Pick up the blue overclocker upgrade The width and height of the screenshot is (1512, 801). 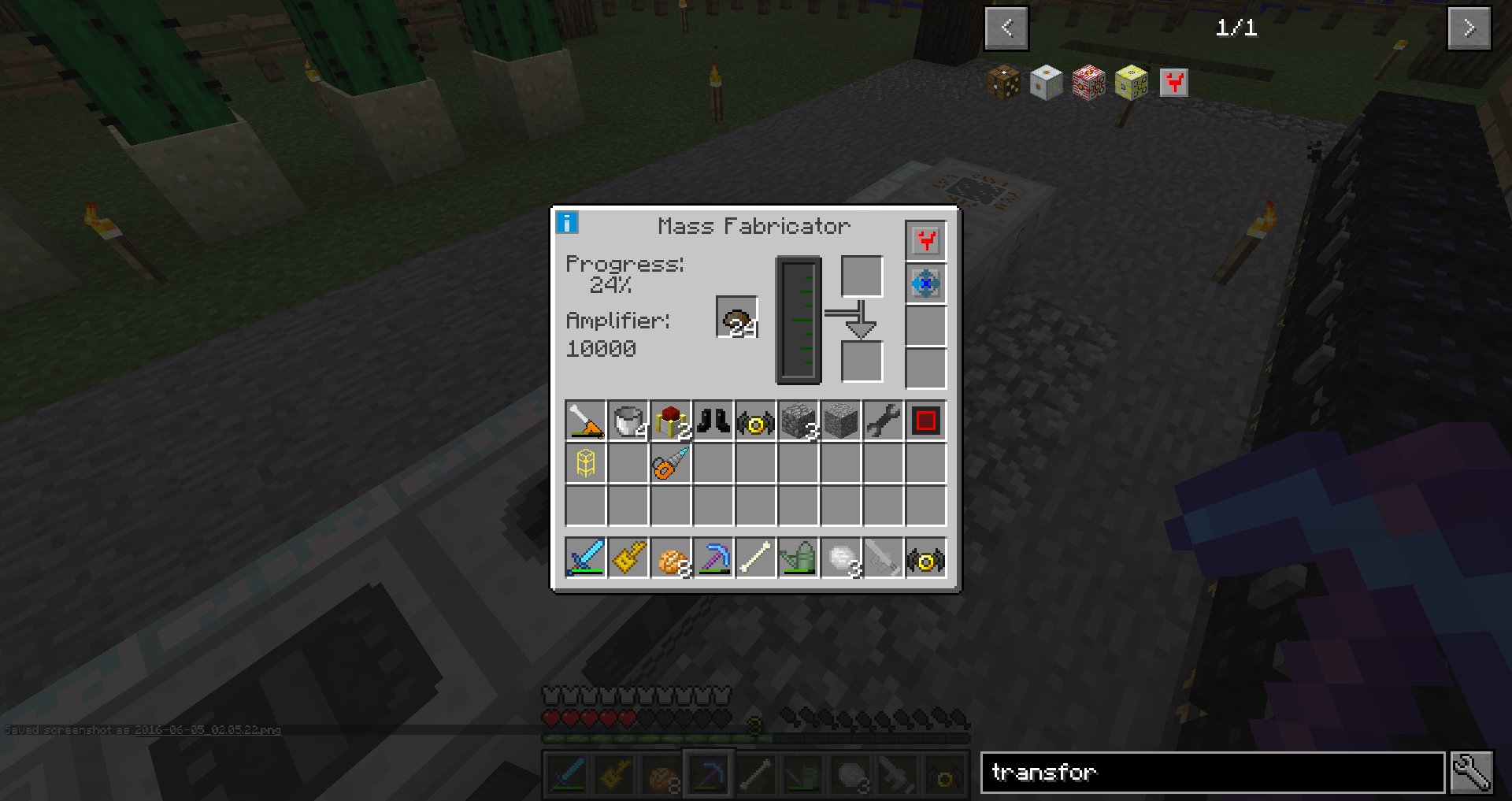(x=926, y=284)
